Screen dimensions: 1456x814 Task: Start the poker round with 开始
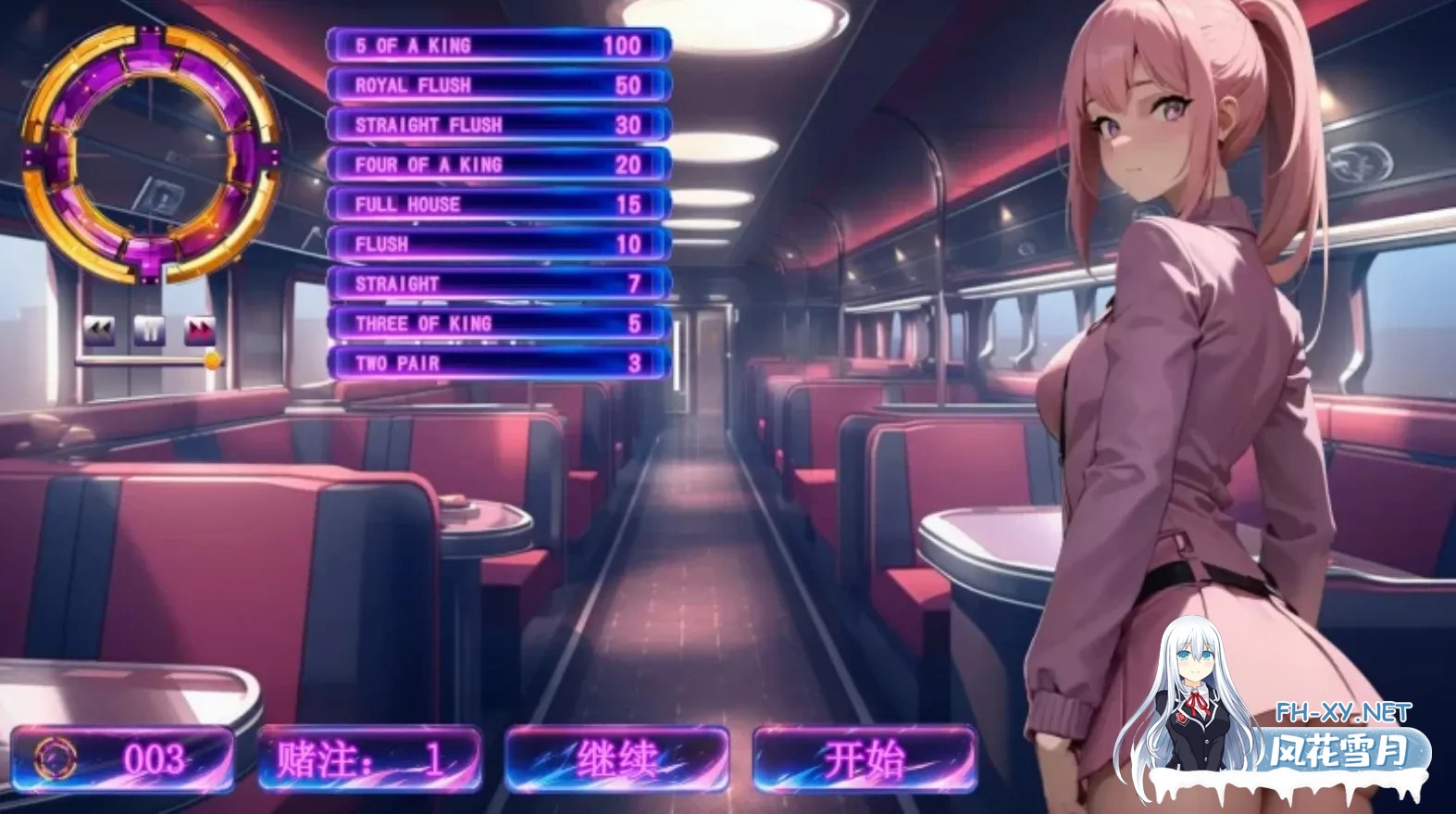click(x=865, y=760)
